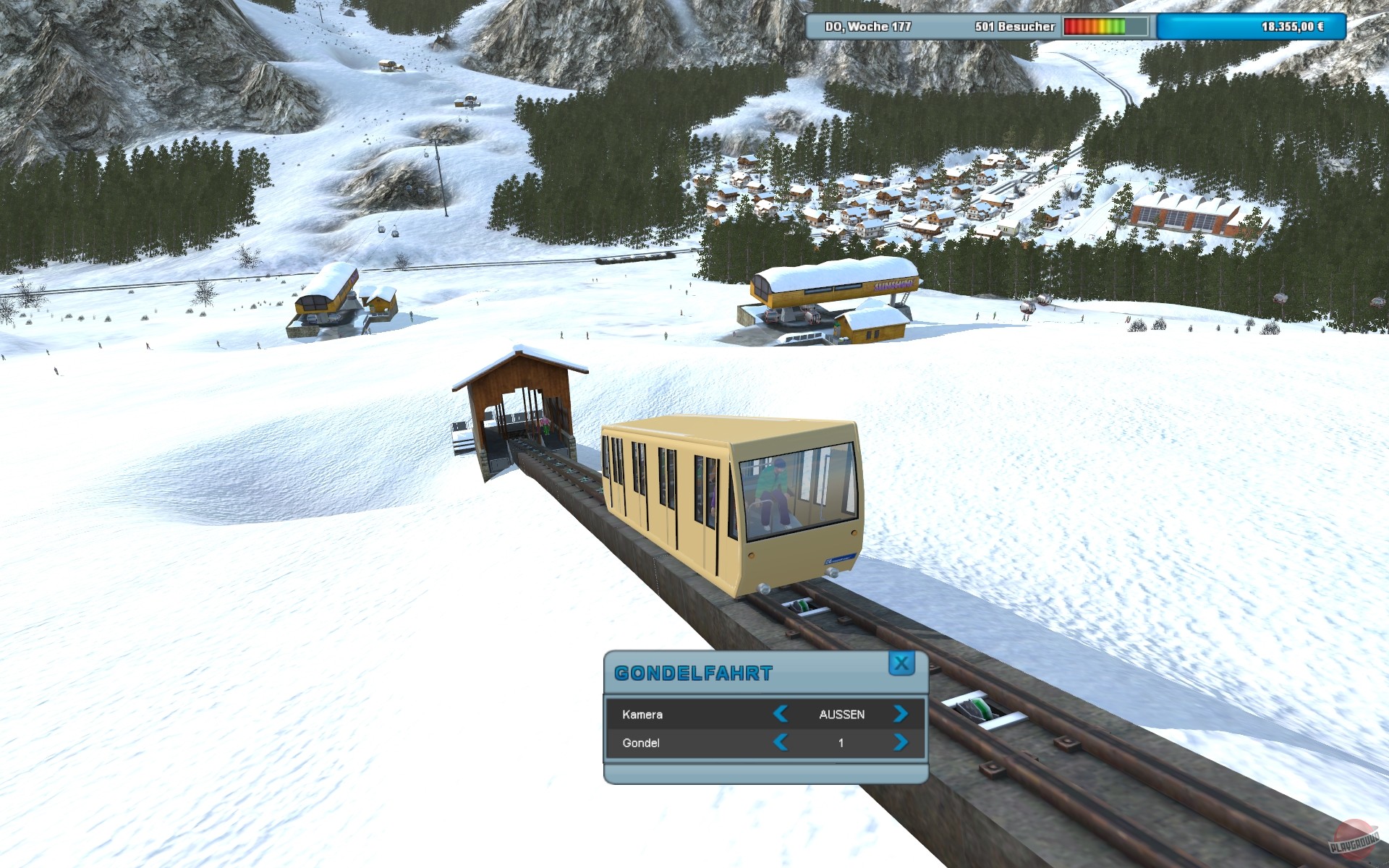Click the DO, Woche 177 date display
The image size is (1389, 868).
868,27
